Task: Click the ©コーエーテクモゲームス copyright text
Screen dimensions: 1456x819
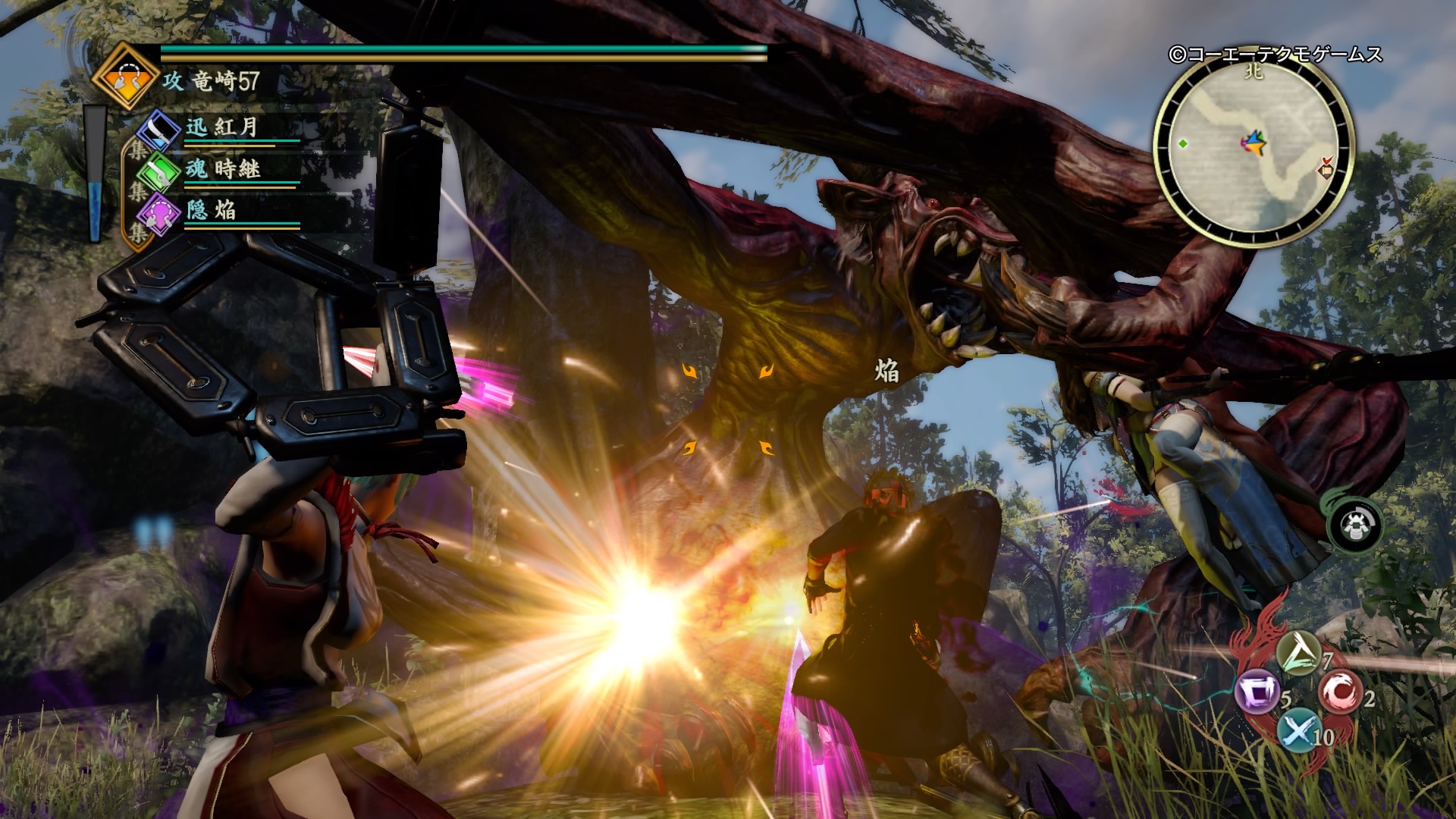Action: [x=1275, y=54]
